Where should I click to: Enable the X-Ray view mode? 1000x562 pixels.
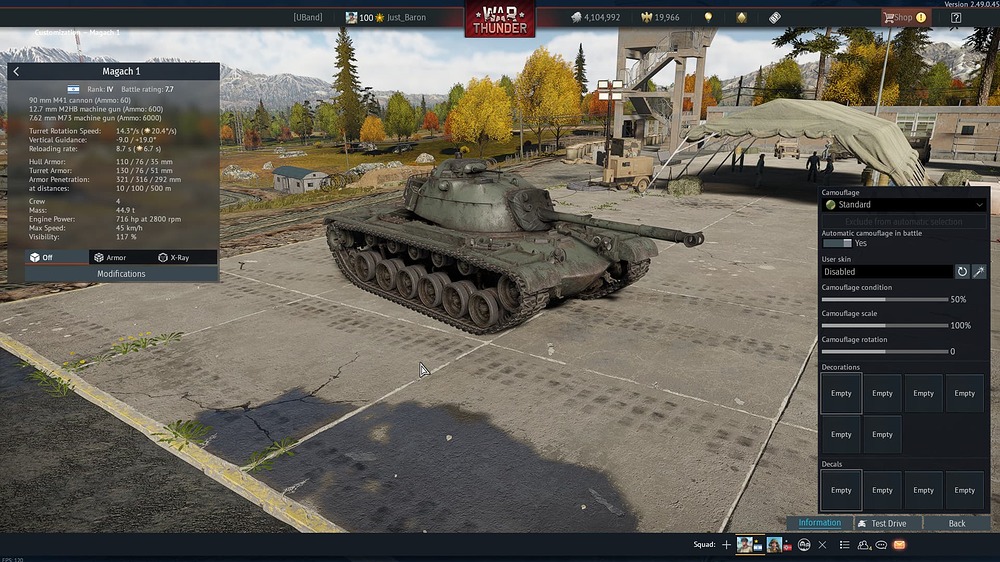pos(174,257)
